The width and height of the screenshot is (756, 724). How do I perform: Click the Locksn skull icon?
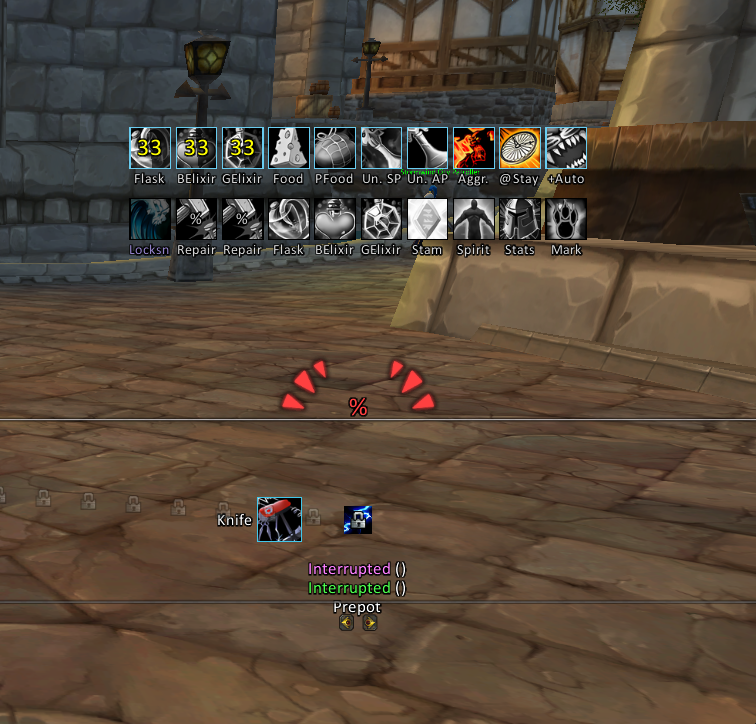coord(149,219)
